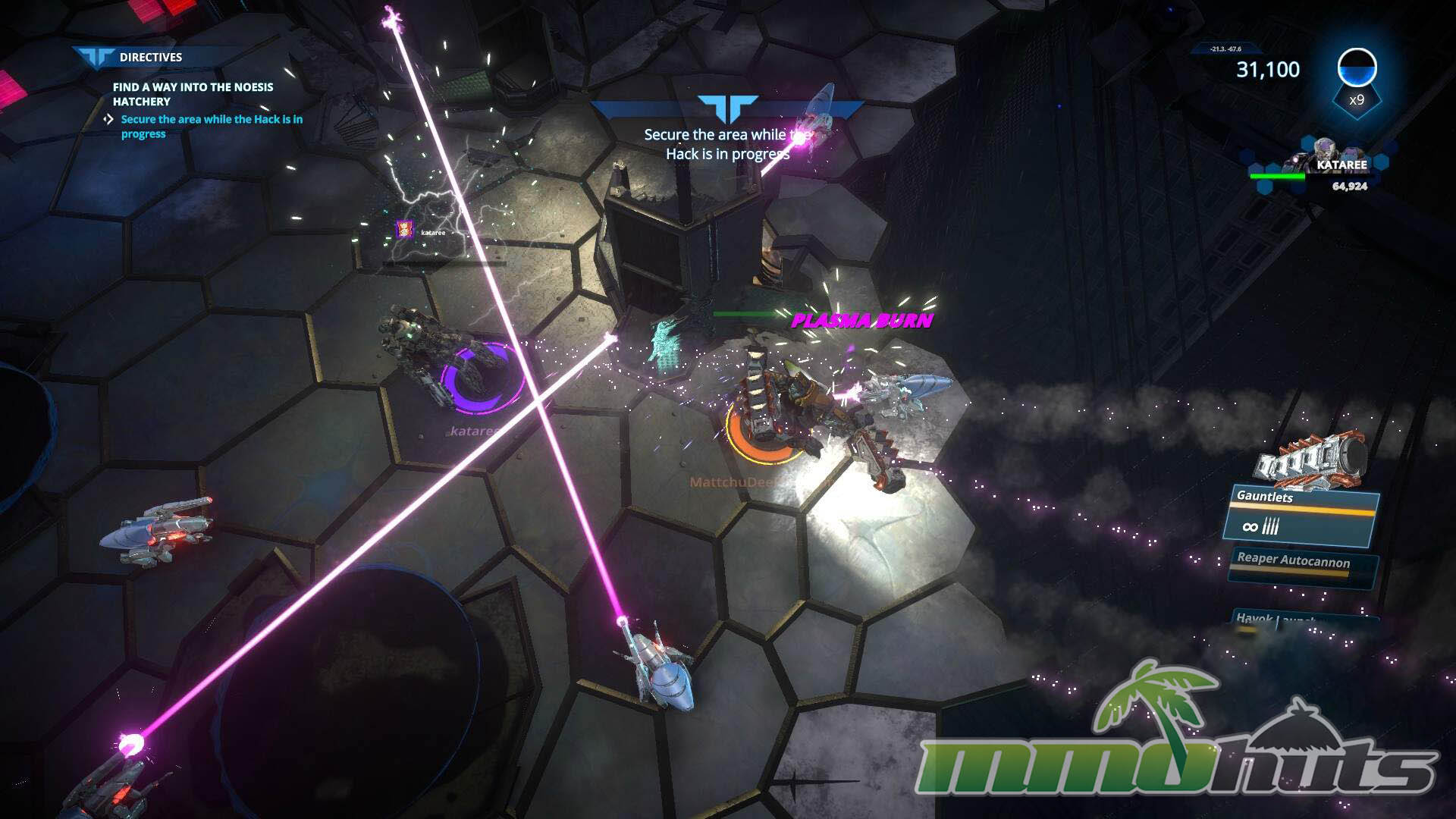Image resolution: width=1456 pixels, height=819 pixels.
Task: Select the Gauntlets weapon slot
Action: (1301, 515)
